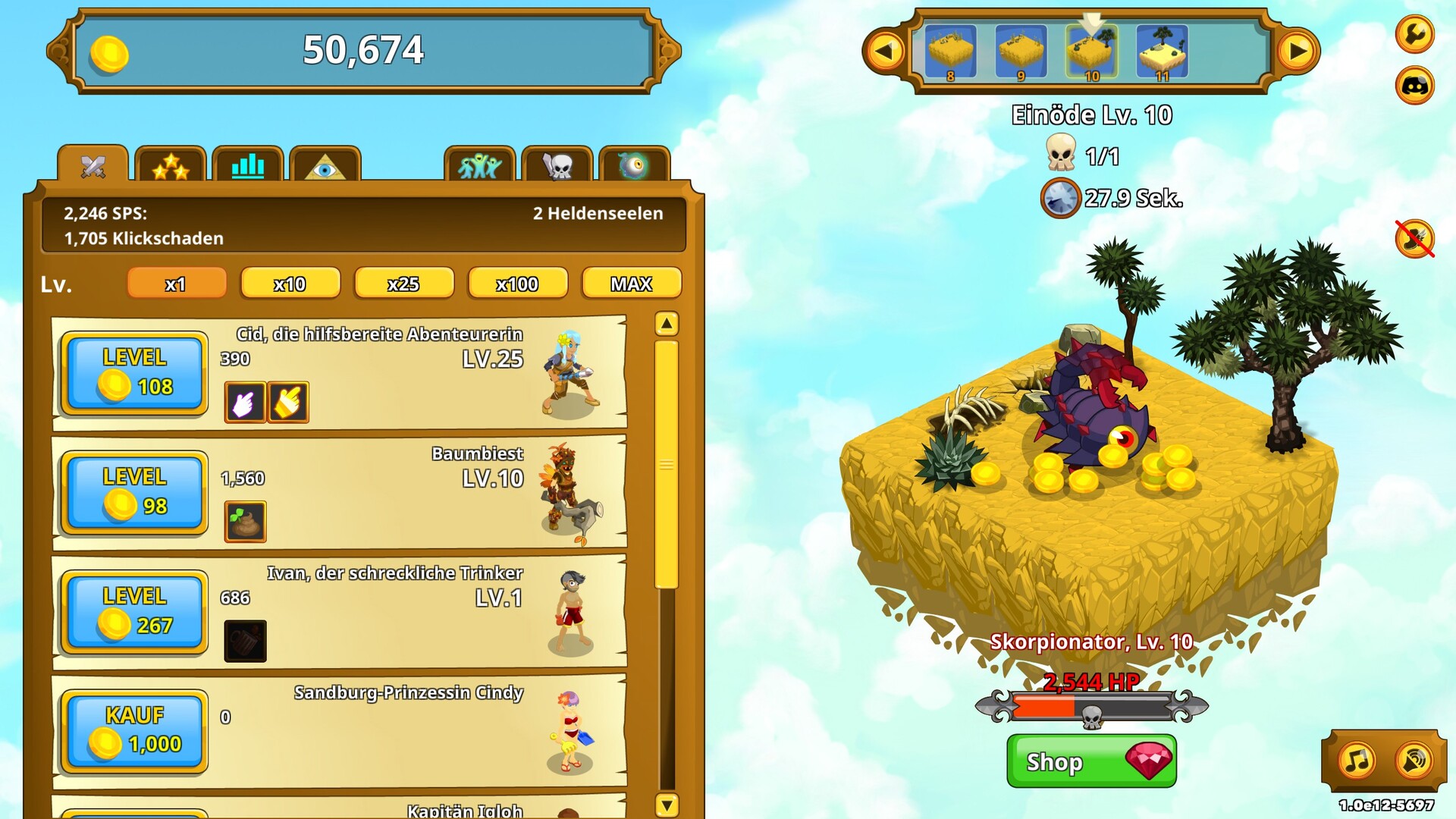This screenshot has height=819, width=1456.
Task: Level up Cid for 108 gold
Action: click(134, 373)
